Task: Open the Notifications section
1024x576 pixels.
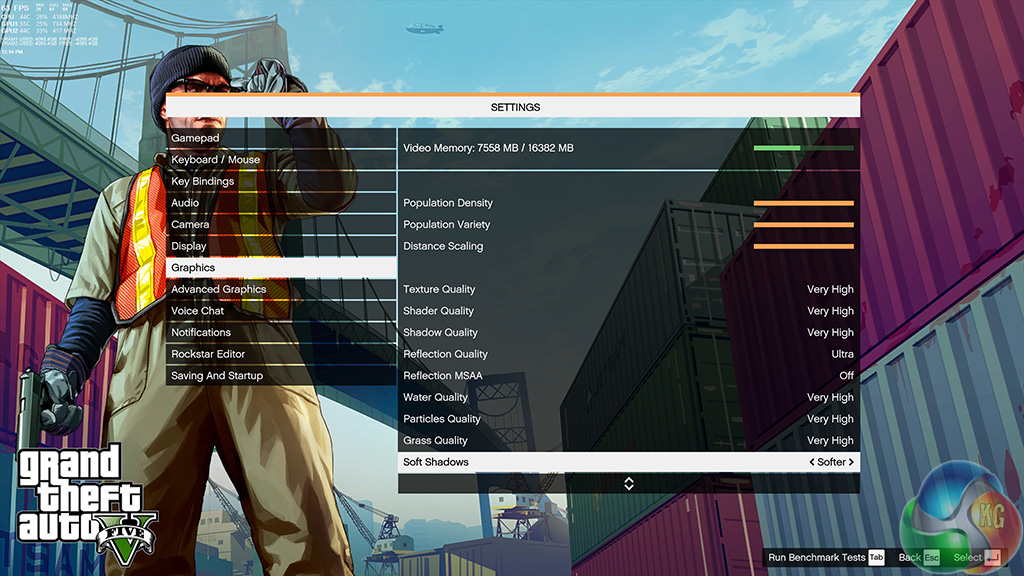Action: [280, 333]
